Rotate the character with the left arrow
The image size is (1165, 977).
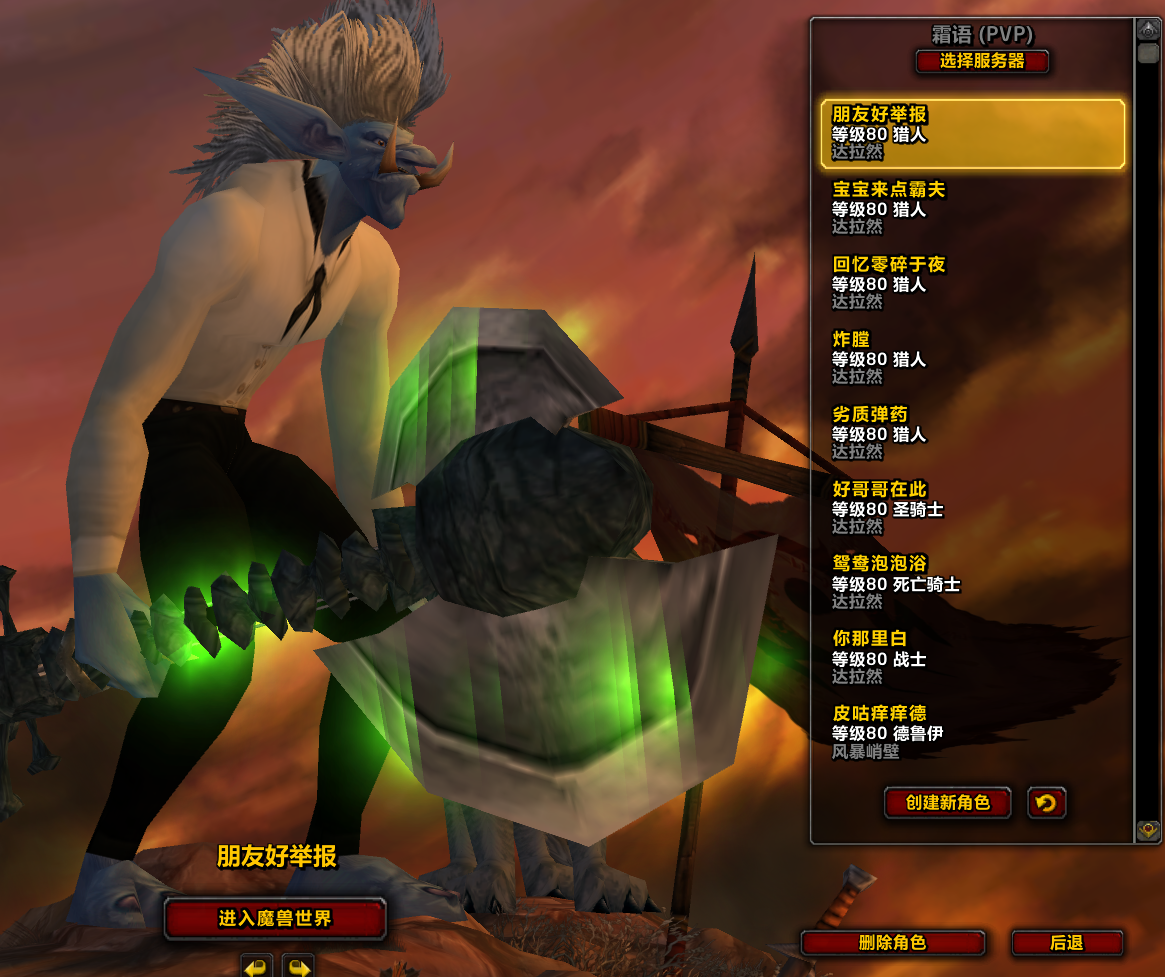(257, 966)
